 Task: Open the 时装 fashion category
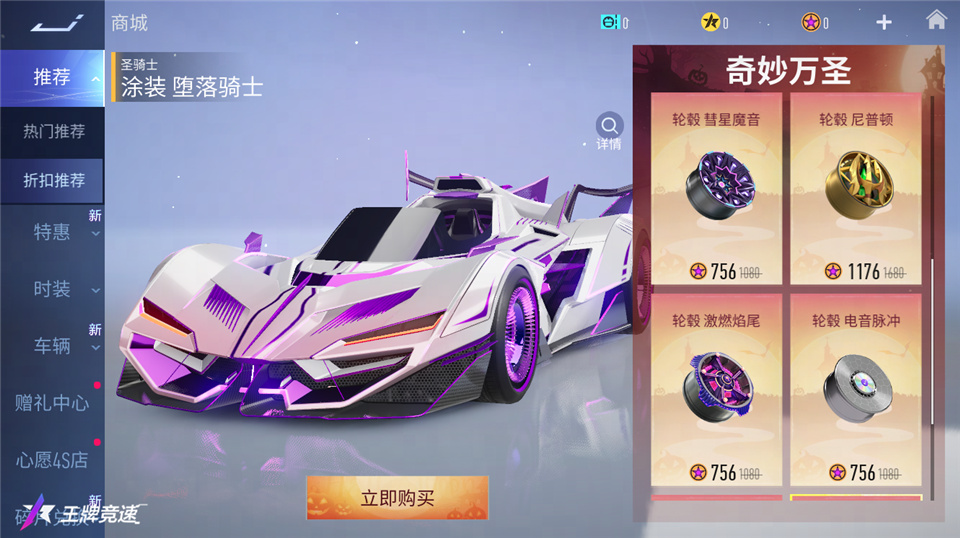point(52,289)
